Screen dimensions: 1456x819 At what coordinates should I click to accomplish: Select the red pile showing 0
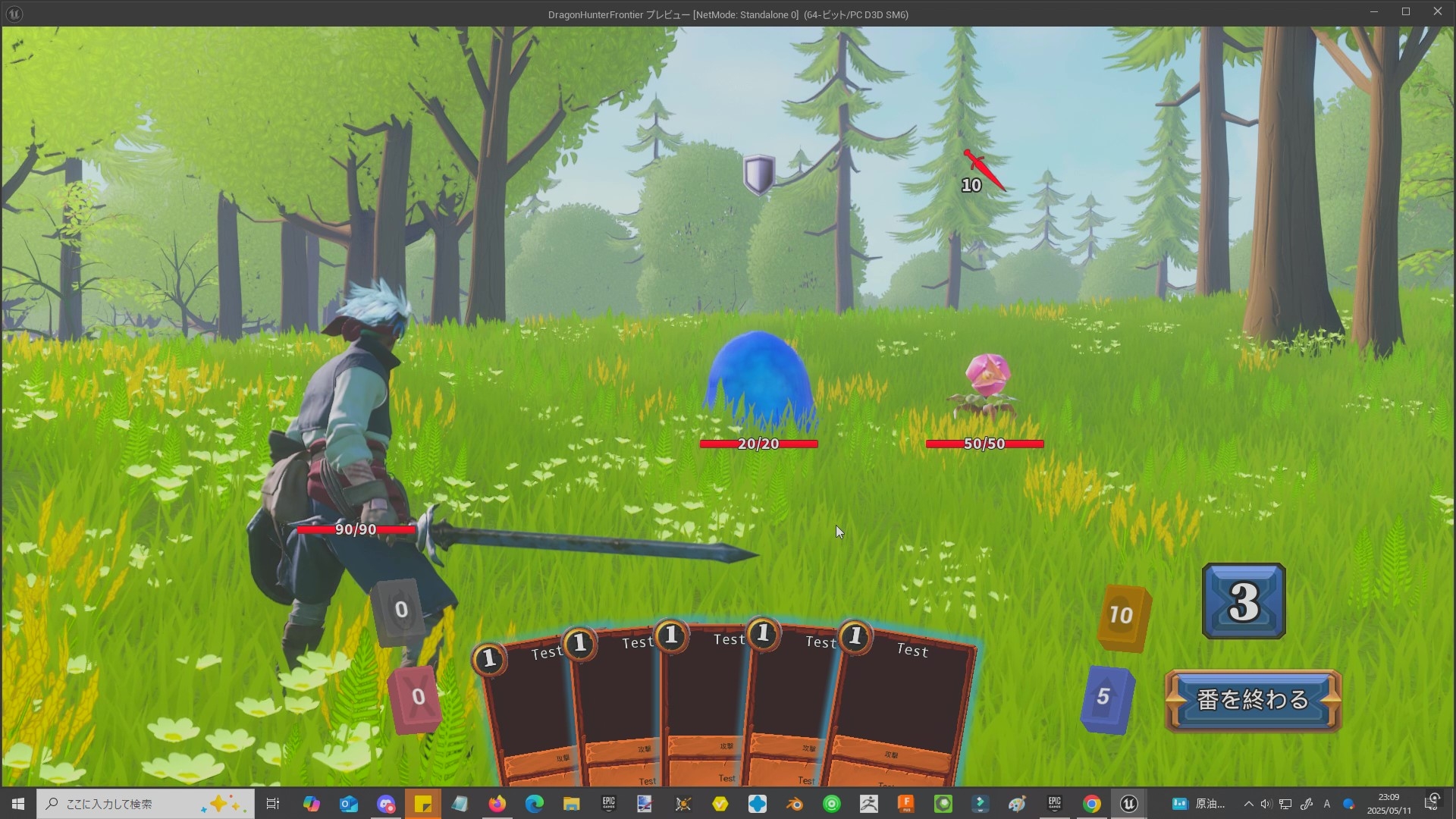(416, 698)
